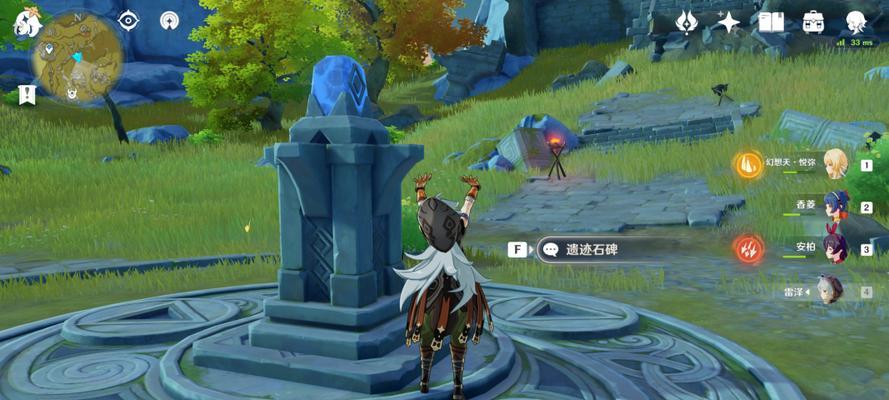Activate the orange burst icon beside 幻想天·悦弥
This screenshot has width=889, height=400.
[x=747, y=165]
